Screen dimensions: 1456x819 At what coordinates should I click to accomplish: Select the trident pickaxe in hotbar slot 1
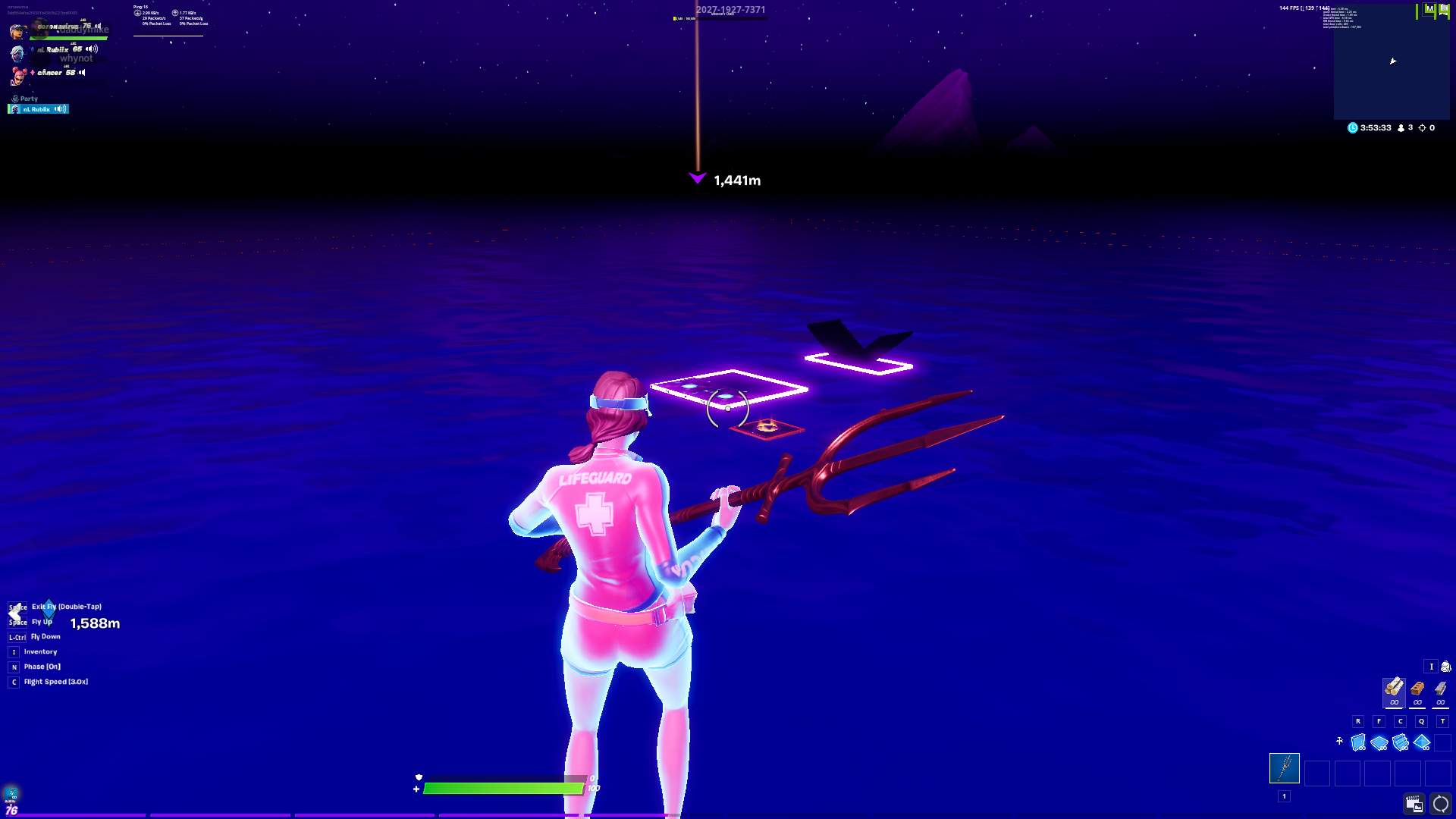pyautogui.click(x=1285, y=767)
